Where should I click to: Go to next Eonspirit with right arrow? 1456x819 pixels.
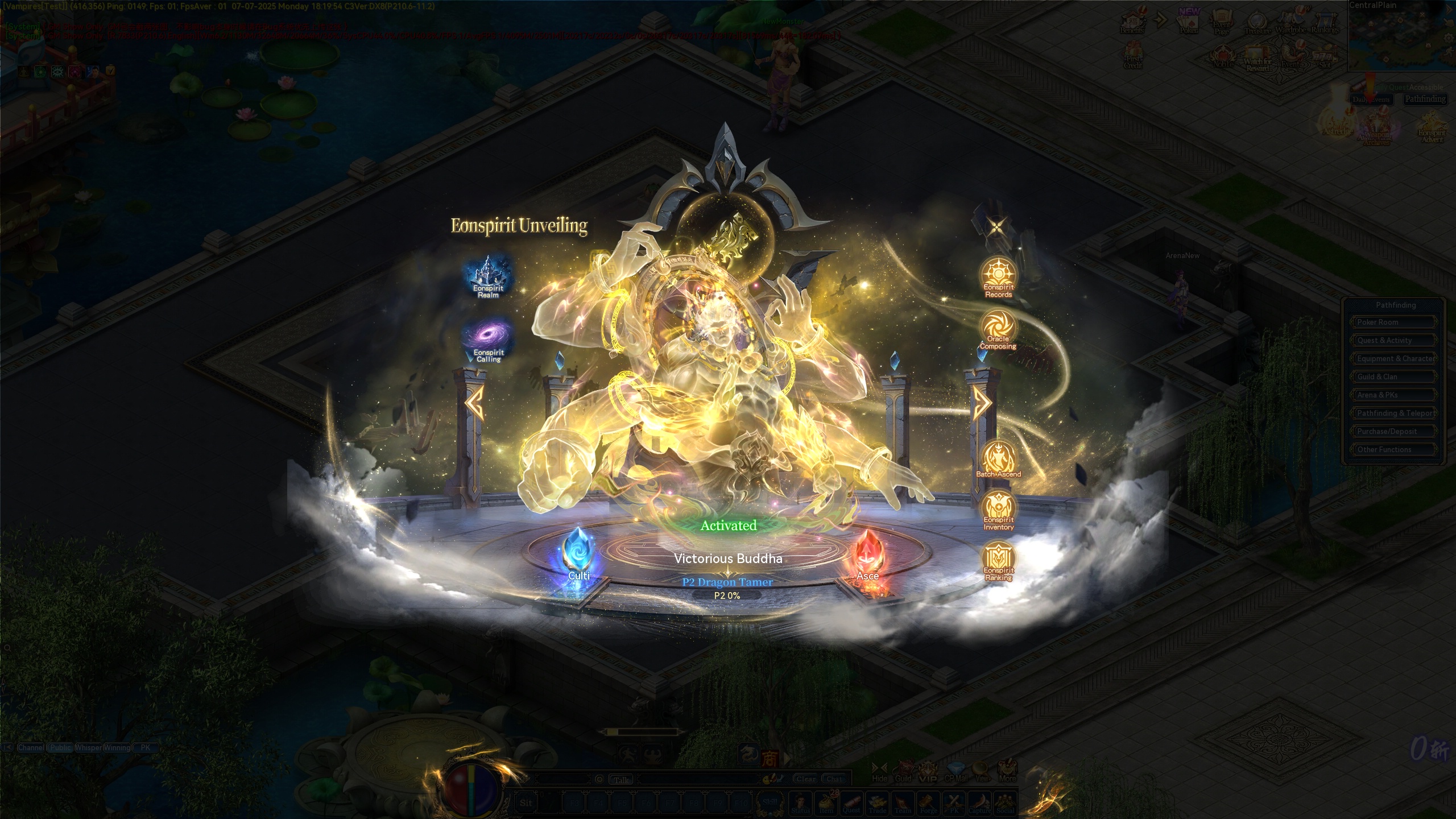click(981, 403)
